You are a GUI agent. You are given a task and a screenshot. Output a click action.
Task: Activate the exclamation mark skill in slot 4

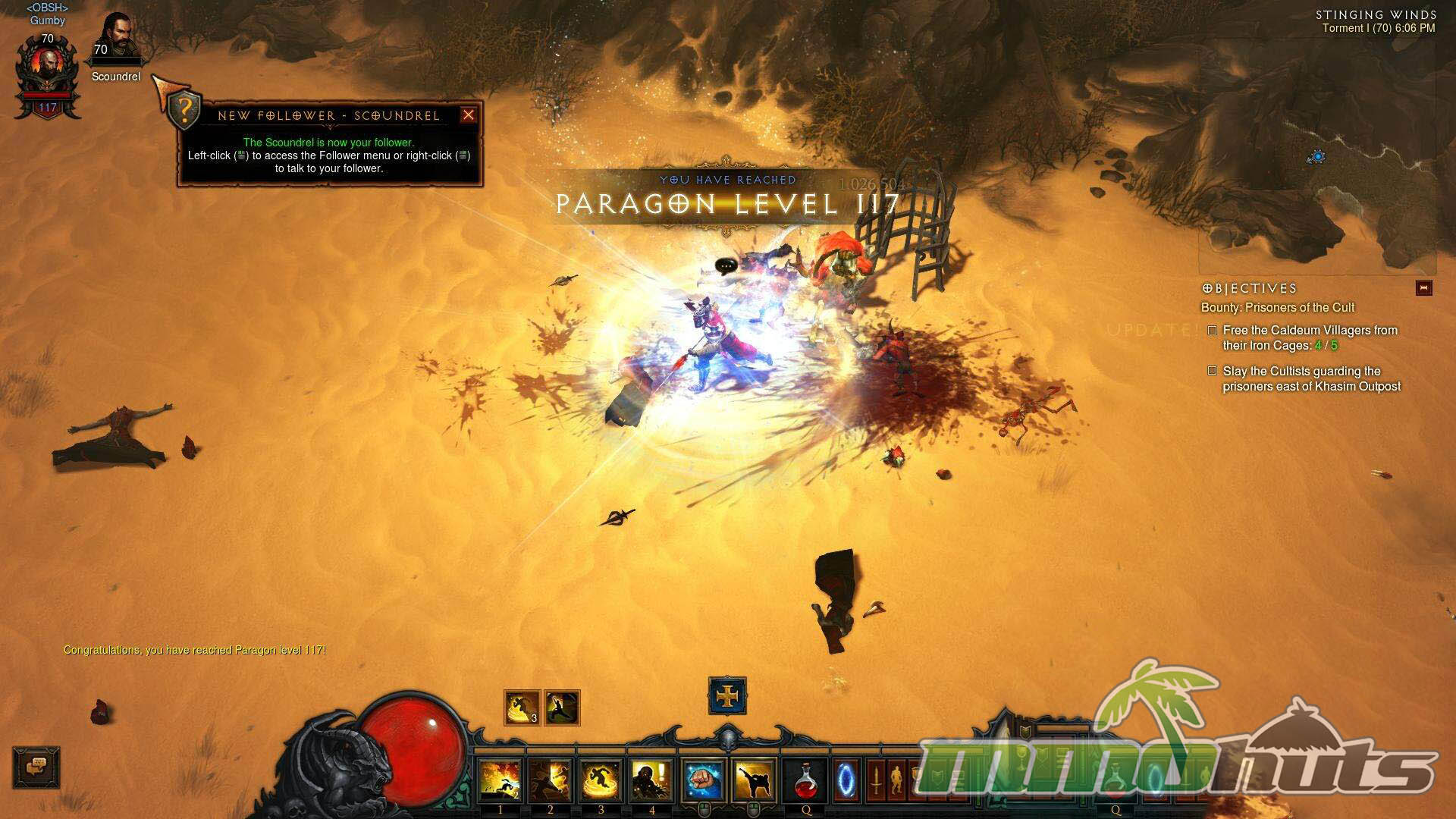coord(652,781)
